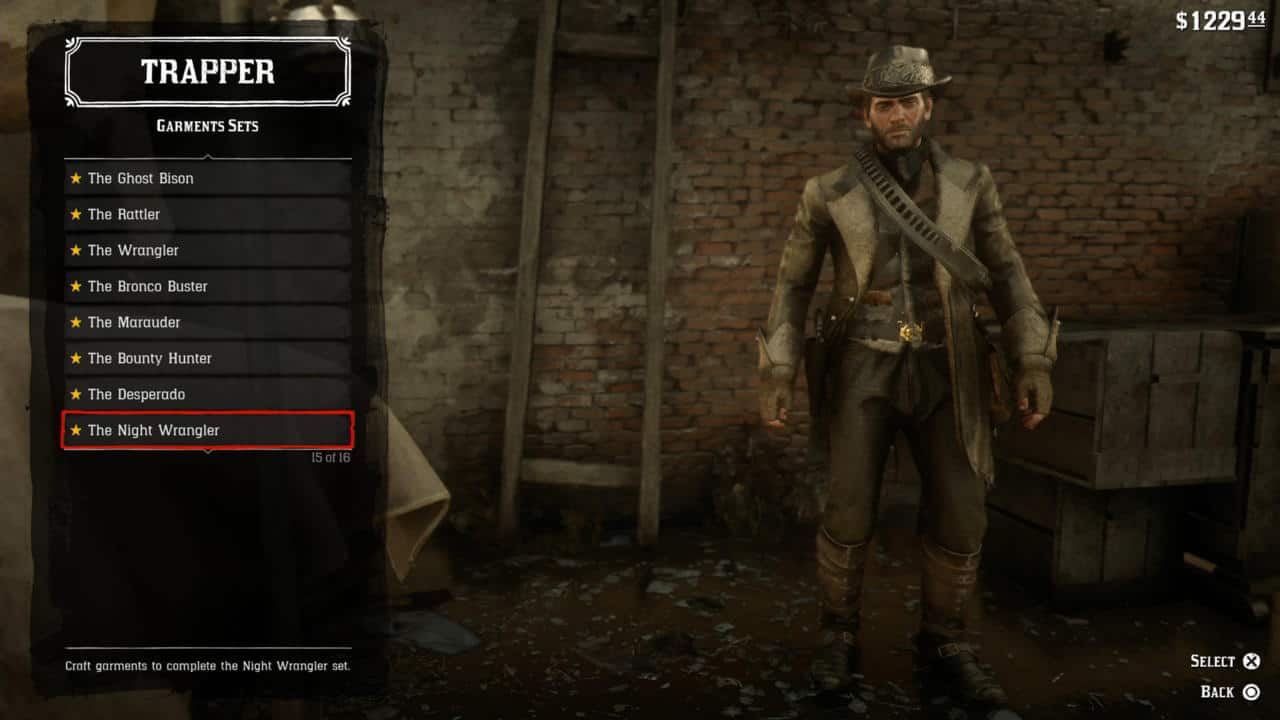The image size is (1280, 720).
Task: Open The Desperado outfit entry
Action: (208, 394)
